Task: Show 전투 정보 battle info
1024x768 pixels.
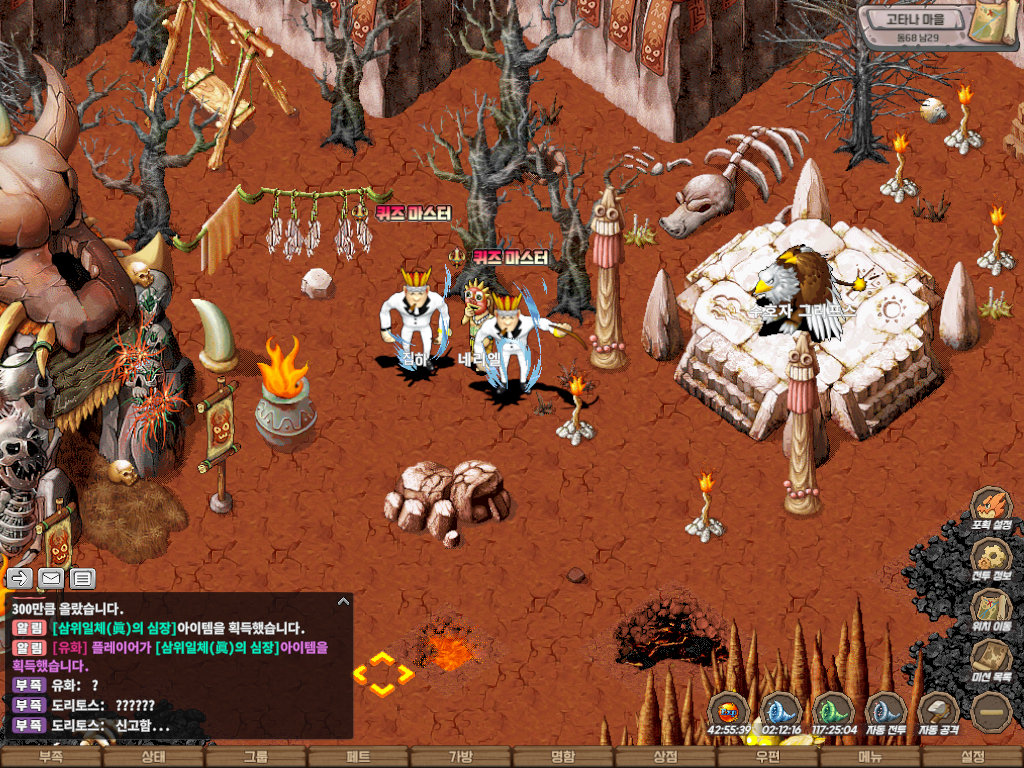Action: click(x=991, y=558)
